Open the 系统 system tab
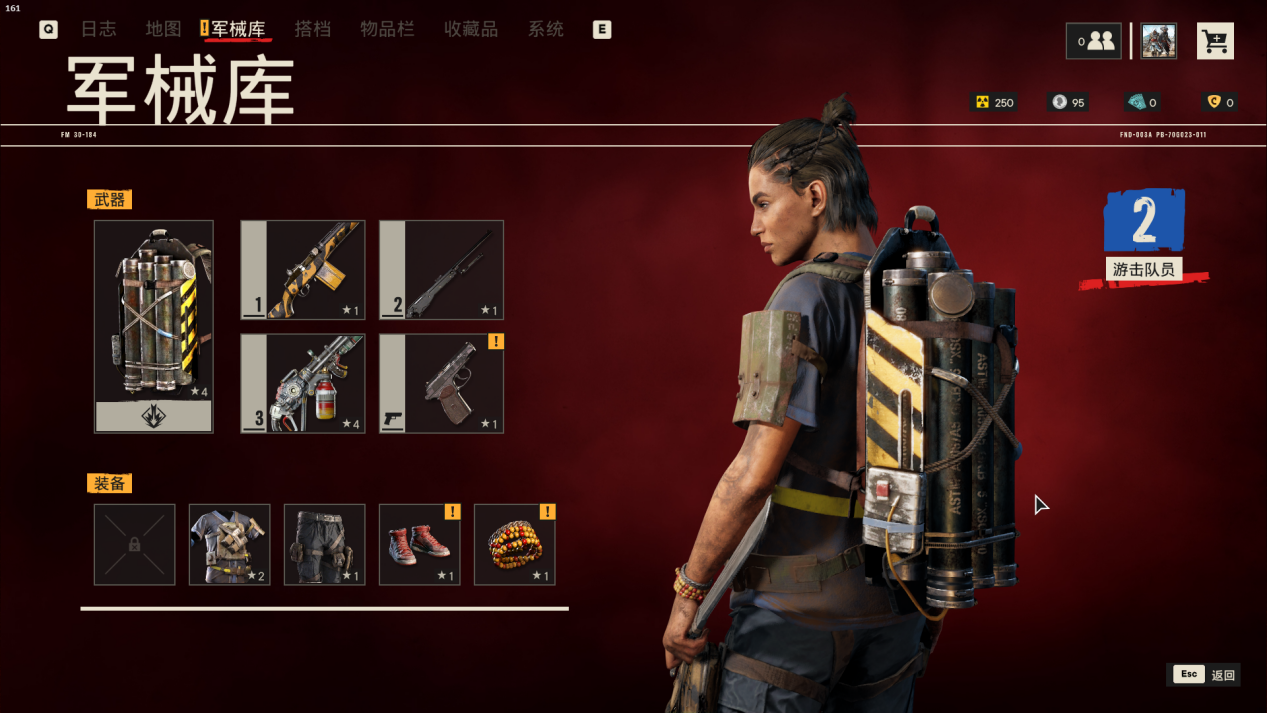 coord(546,29)
